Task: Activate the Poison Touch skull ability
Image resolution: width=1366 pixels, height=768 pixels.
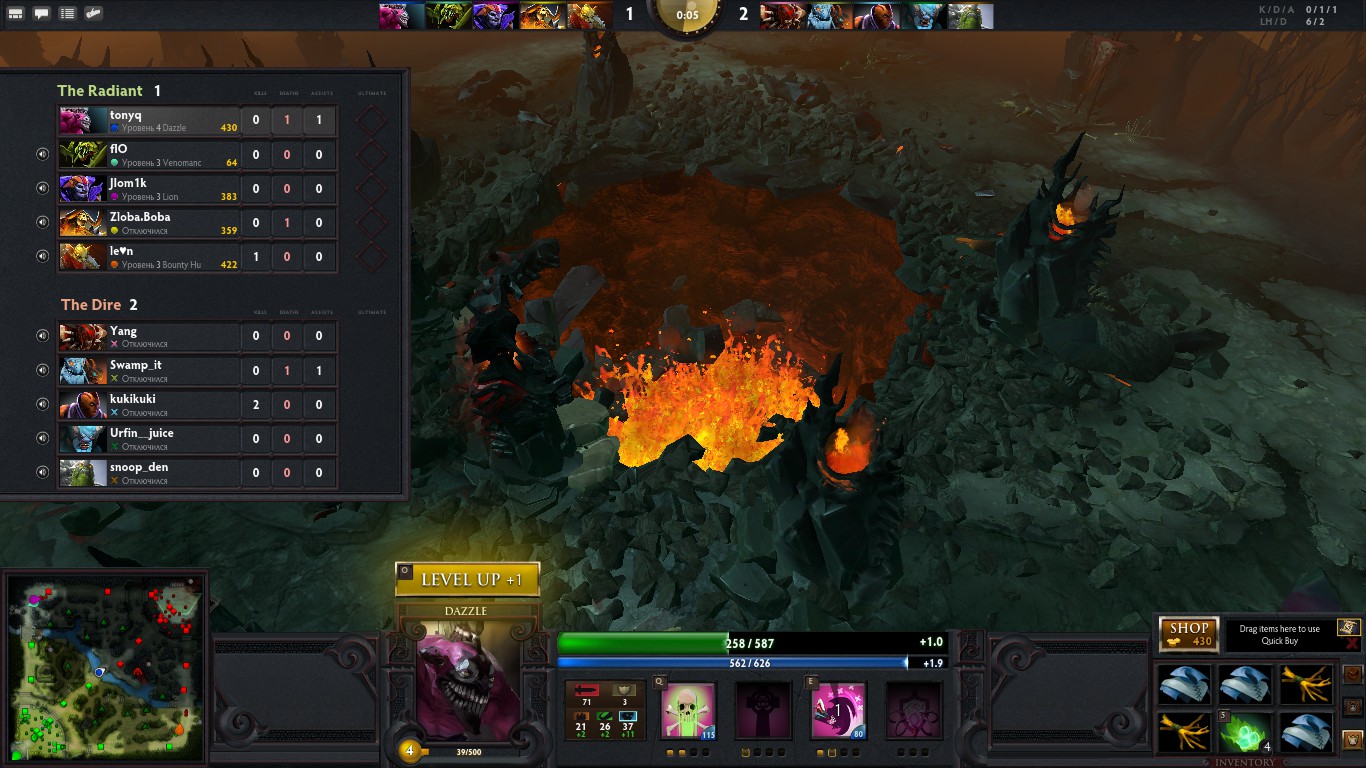Action: point(689,711)
